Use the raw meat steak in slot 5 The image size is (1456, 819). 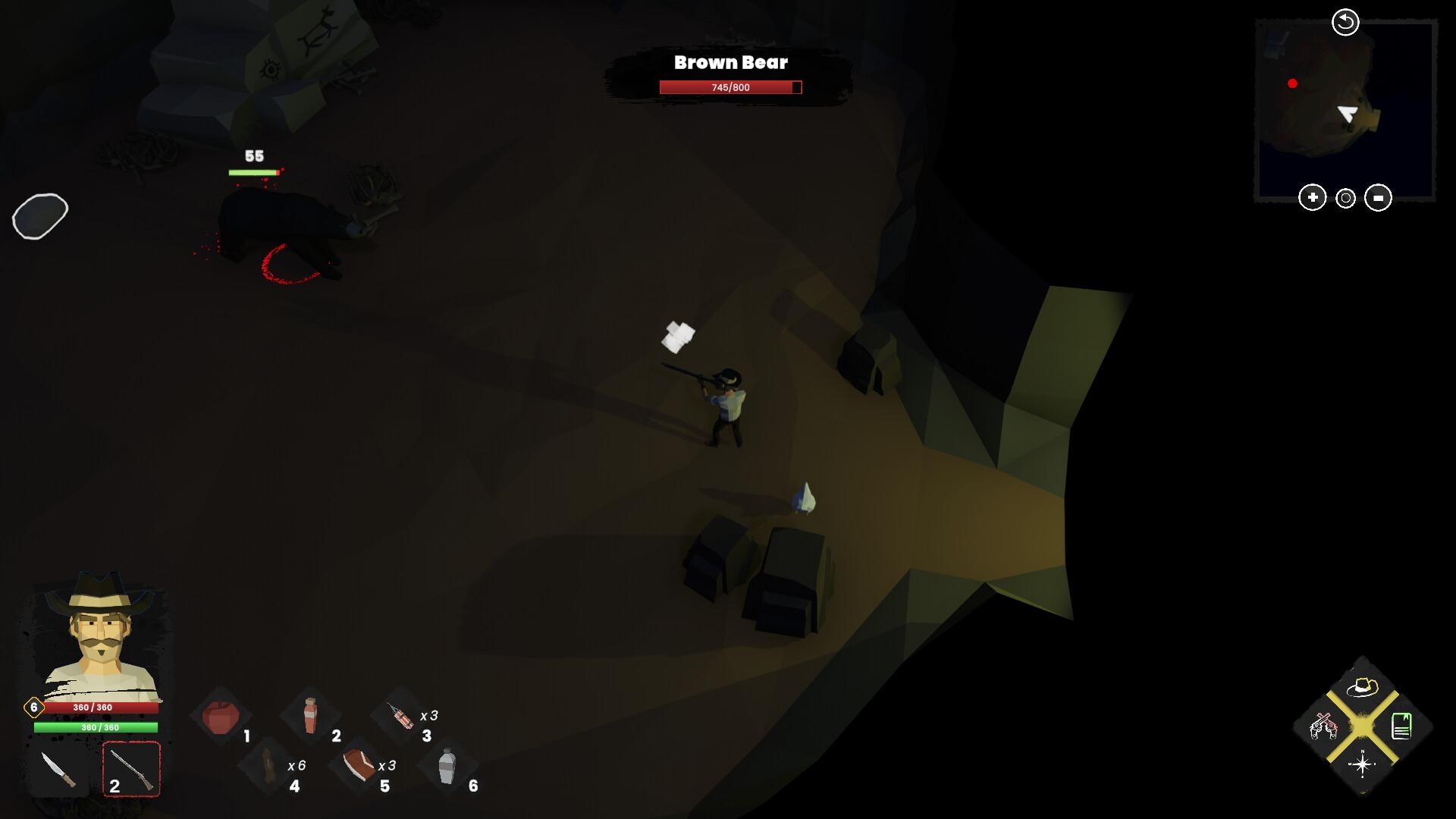[358, 766]
